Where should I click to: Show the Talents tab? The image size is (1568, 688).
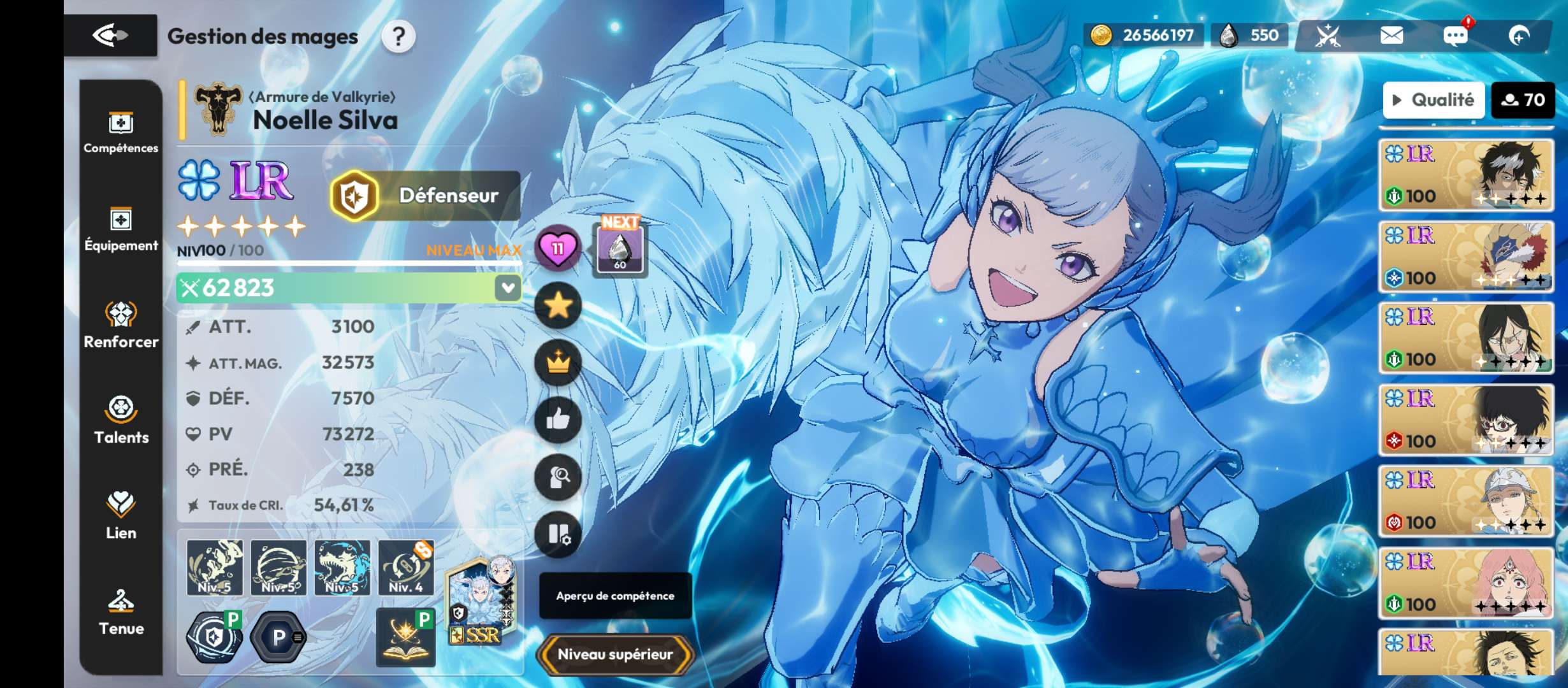click(x=120, y=421)
